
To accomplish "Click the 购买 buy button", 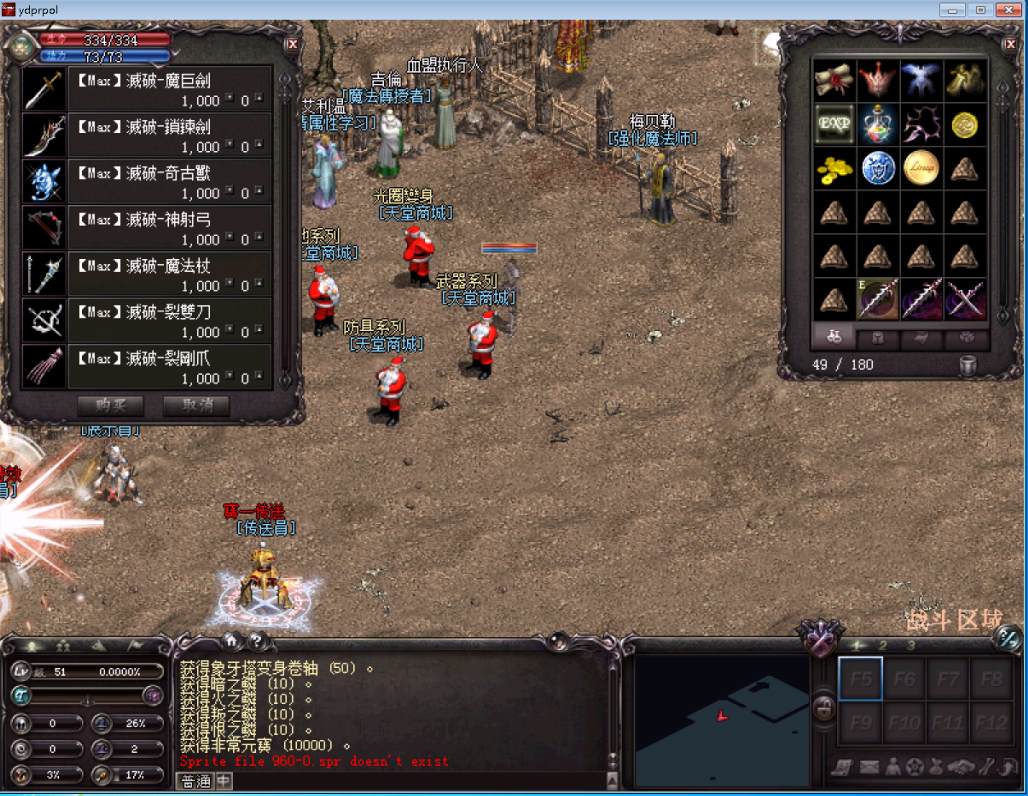I will (110, 406).
